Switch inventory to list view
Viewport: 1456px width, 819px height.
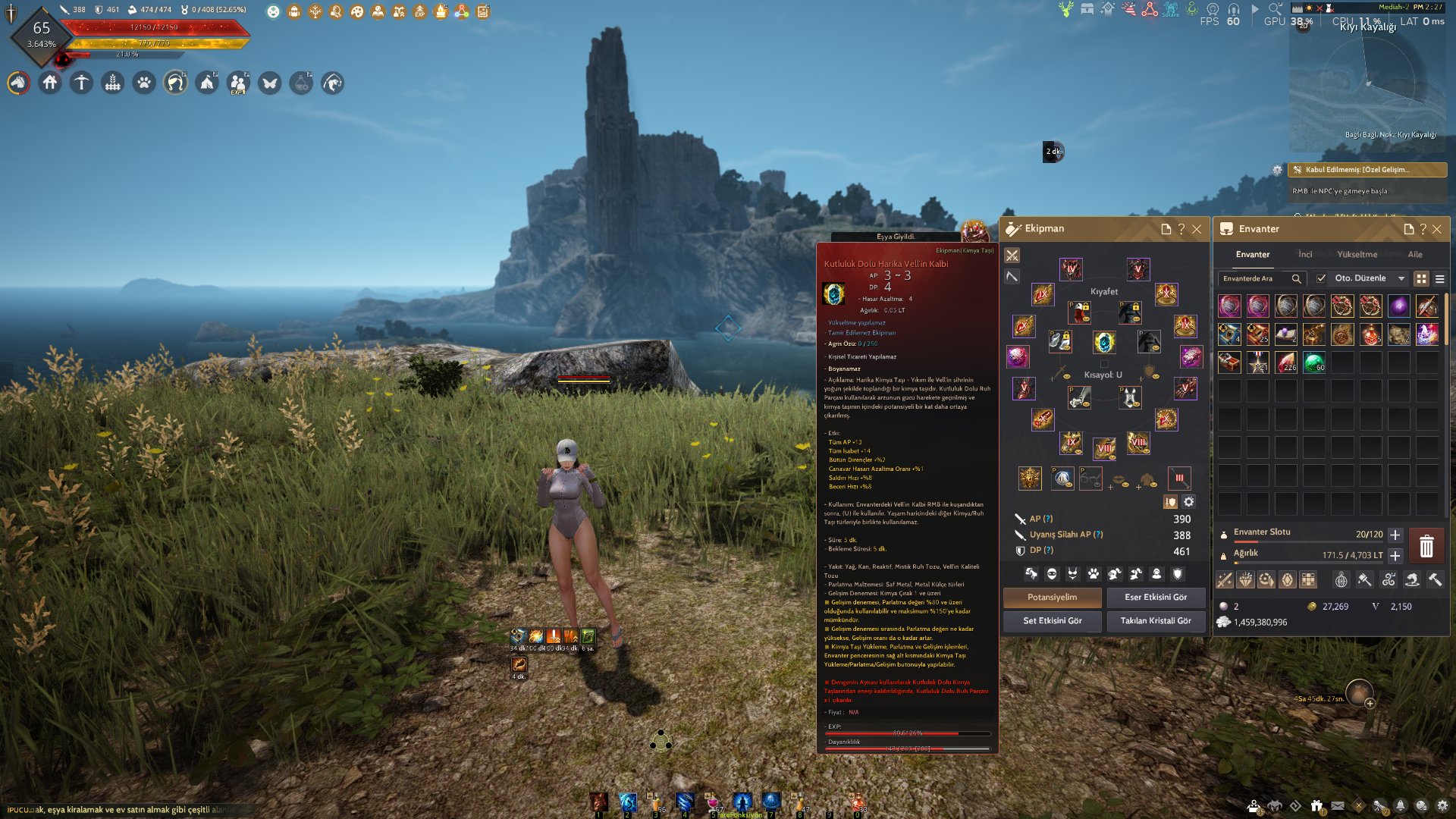pyautogui.click(x=1439, y=279)
